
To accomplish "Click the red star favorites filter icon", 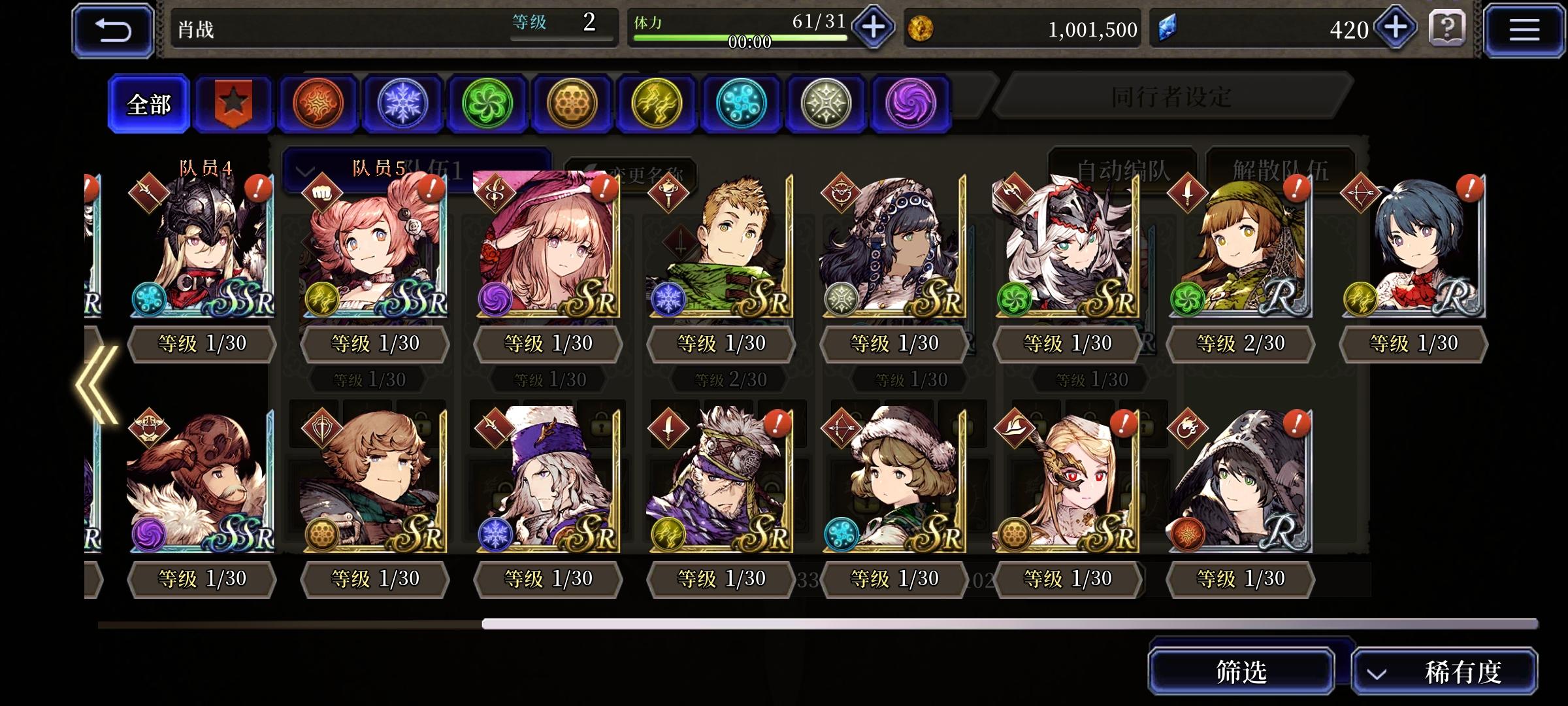I will pyautogui.click(x=233, y=103).
